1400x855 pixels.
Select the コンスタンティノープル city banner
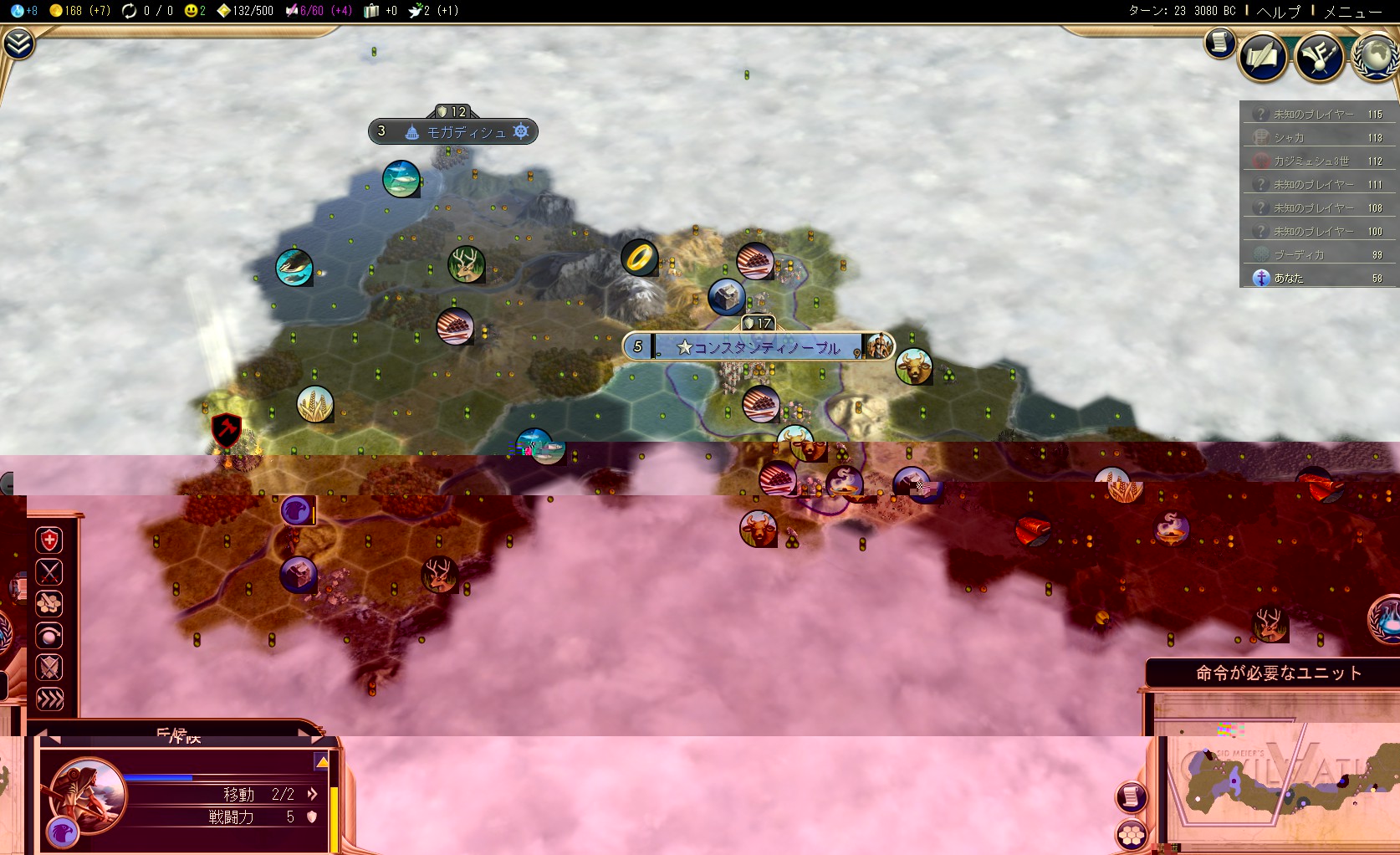(758, 347)
